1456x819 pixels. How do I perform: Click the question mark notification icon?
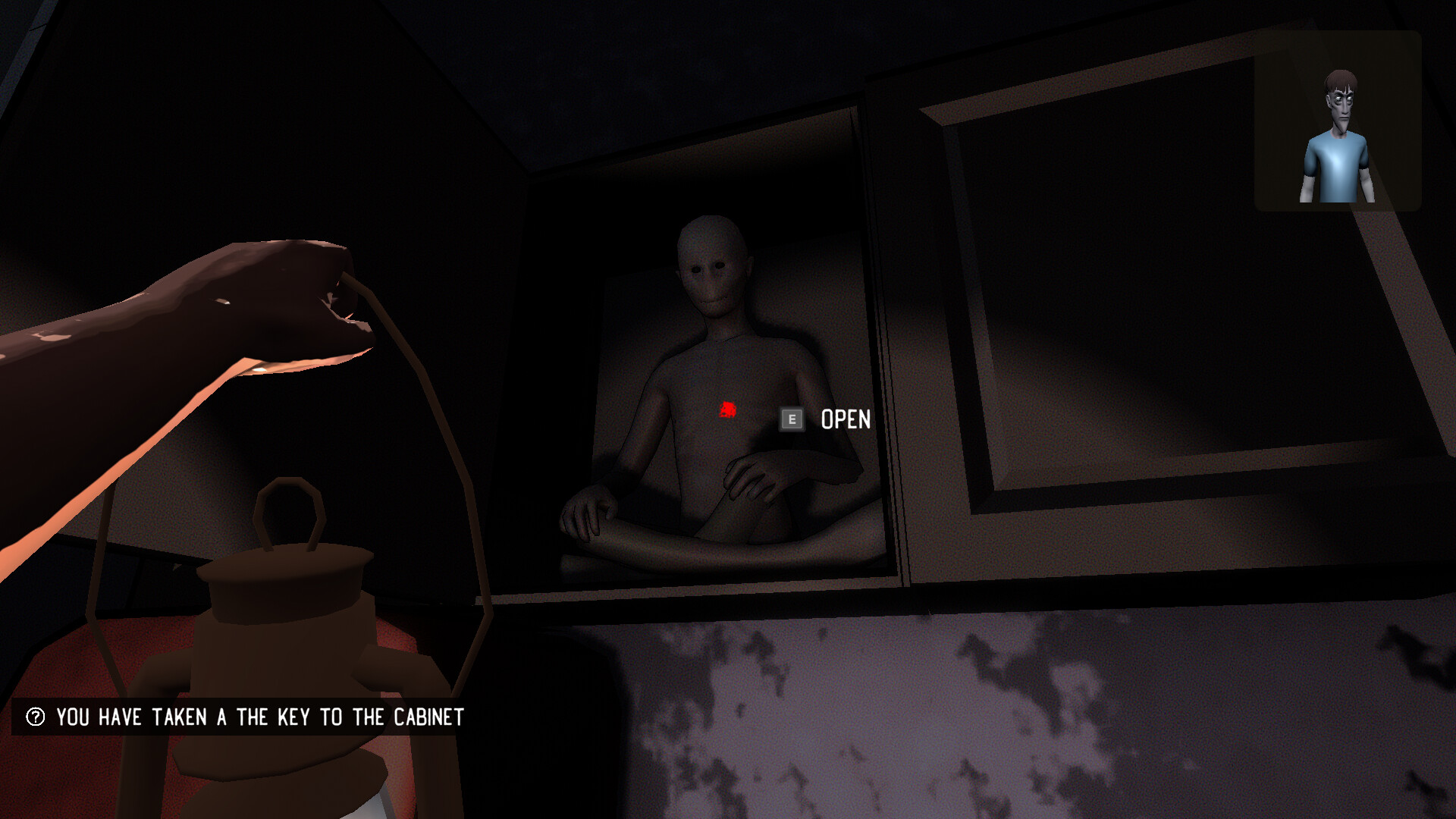pos(33,715)
